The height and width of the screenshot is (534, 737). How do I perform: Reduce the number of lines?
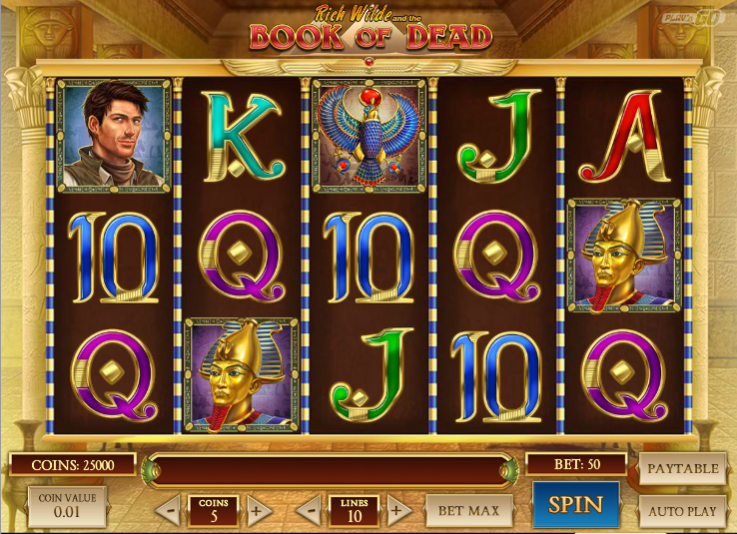click(310, 511)
